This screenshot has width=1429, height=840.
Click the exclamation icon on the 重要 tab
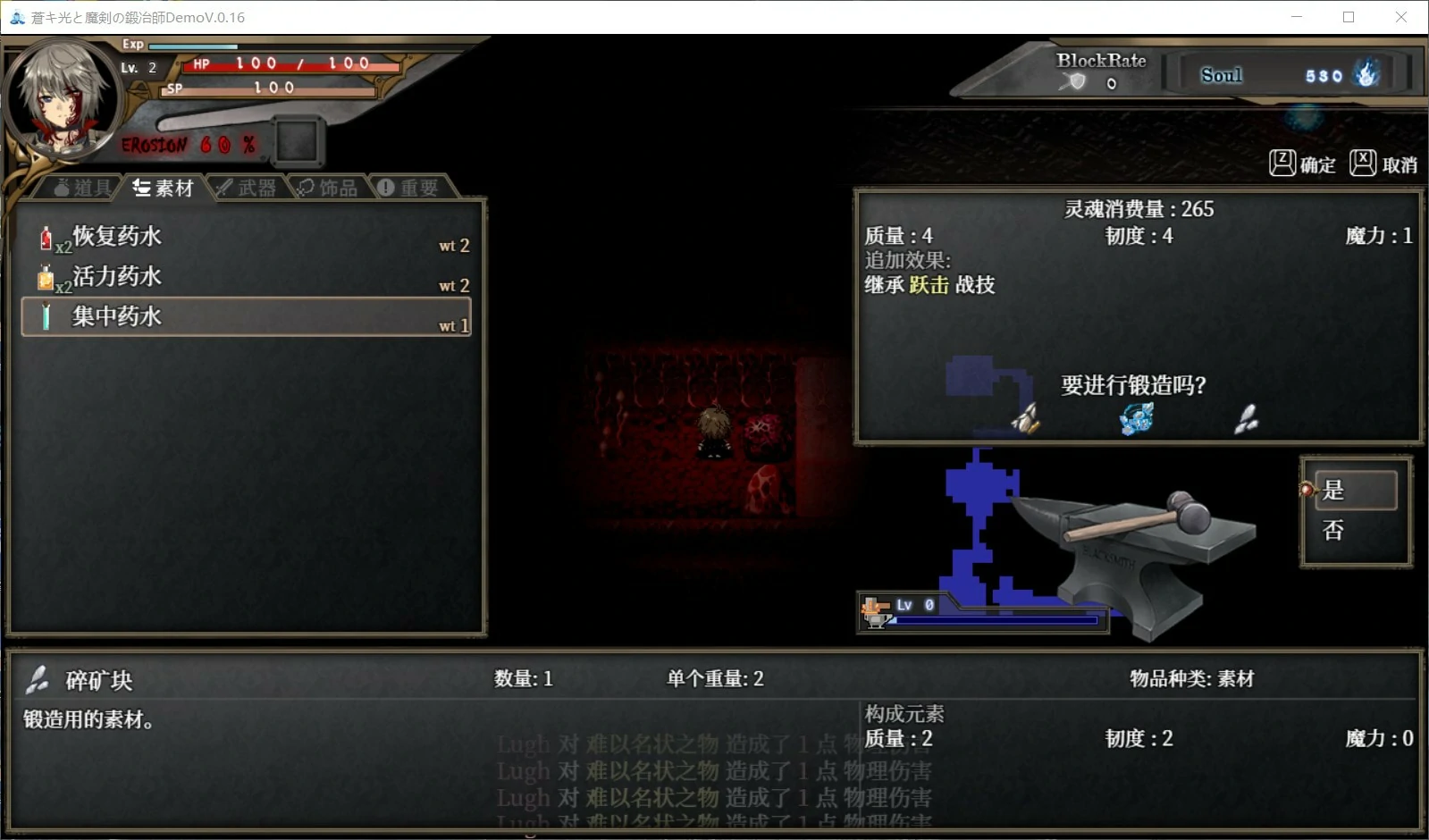click(x=384, y=186)
